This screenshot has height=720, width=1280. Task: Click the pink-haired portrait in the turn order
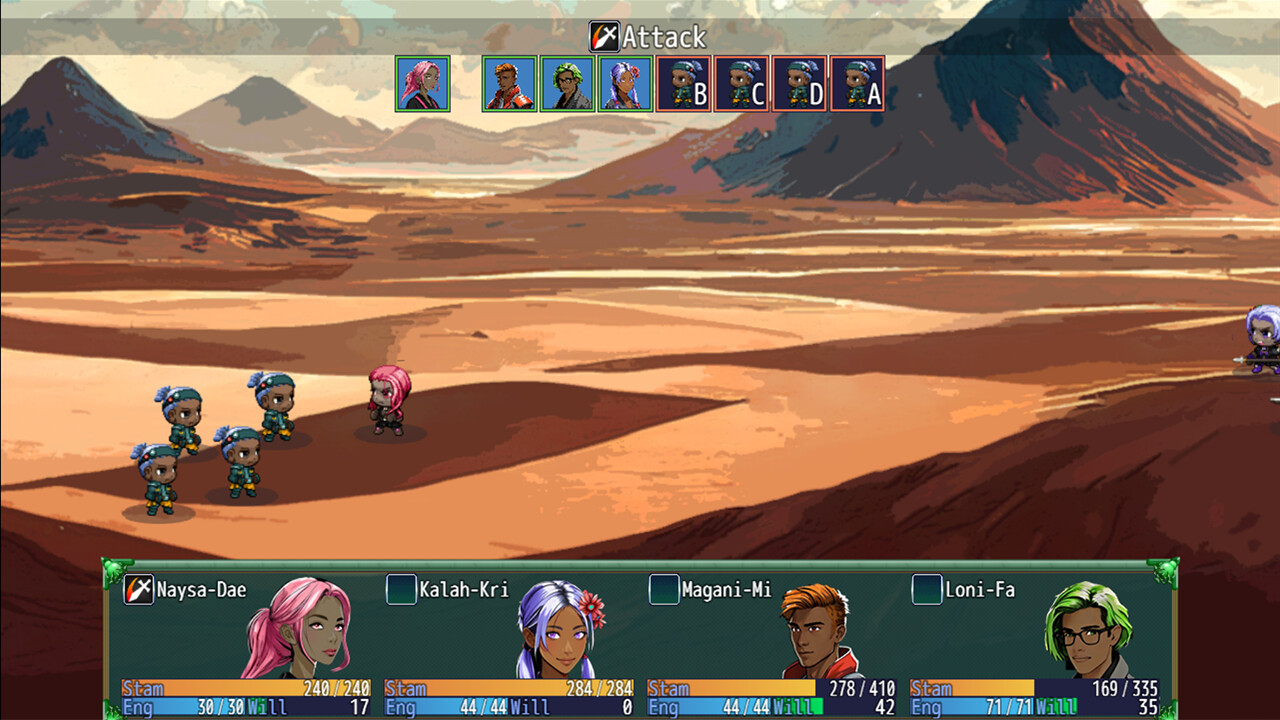(422, 83)
